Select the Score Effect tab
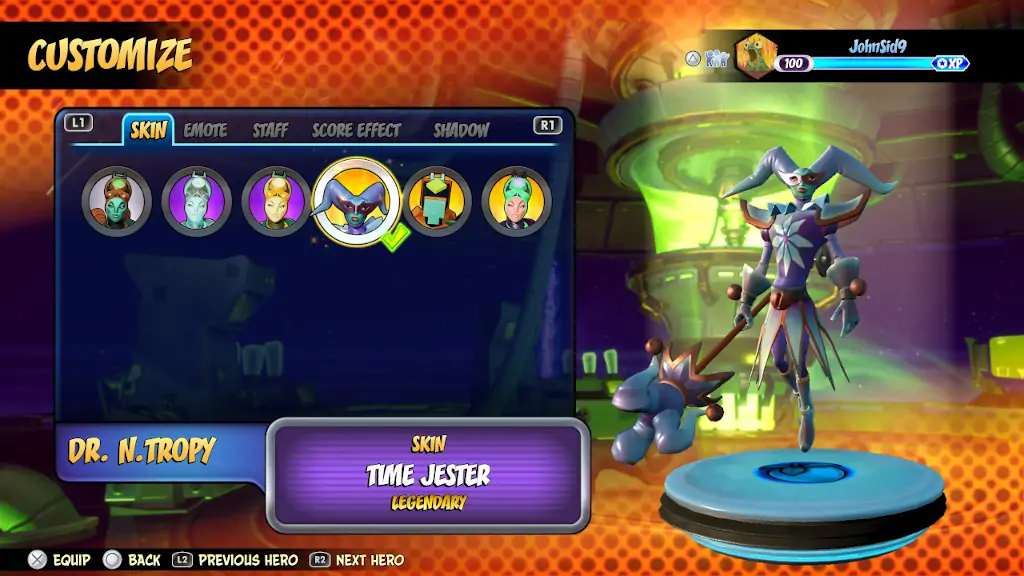The width and height of the screenshot is (1024, 576). (x=356, y=130)
